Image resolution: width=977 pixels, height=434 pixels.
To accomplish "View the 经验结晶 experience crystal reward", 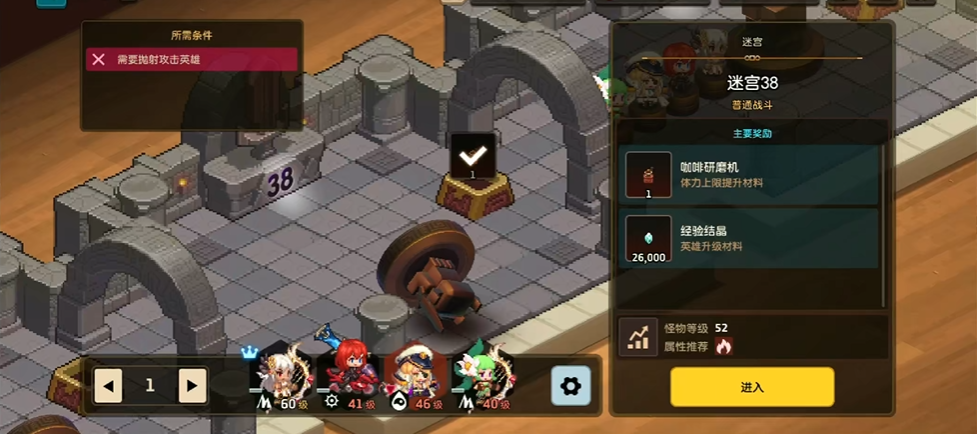I will (x=750, y=238).
